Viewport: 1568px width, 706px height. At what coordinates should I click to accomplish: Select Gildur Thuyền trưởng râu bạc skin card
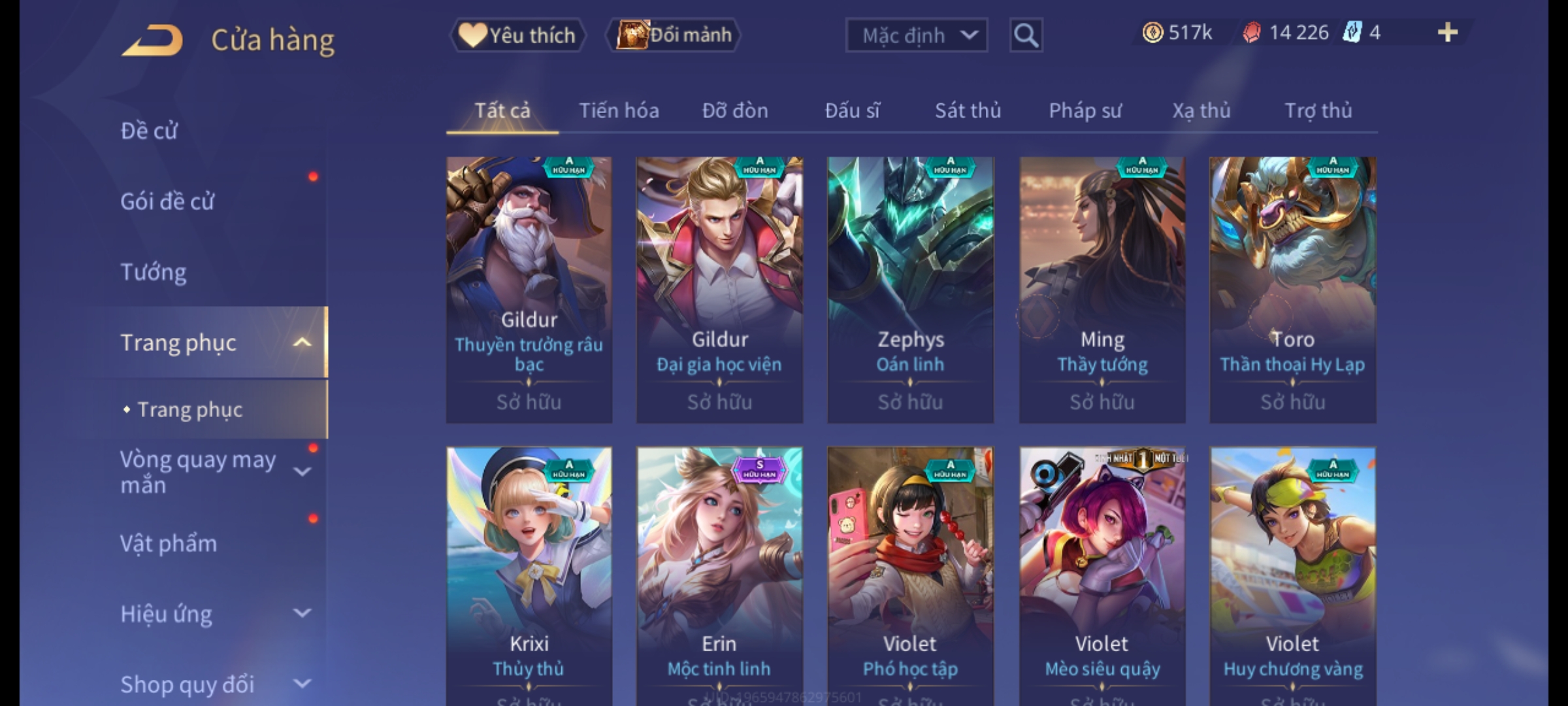[x=529, y=289]
